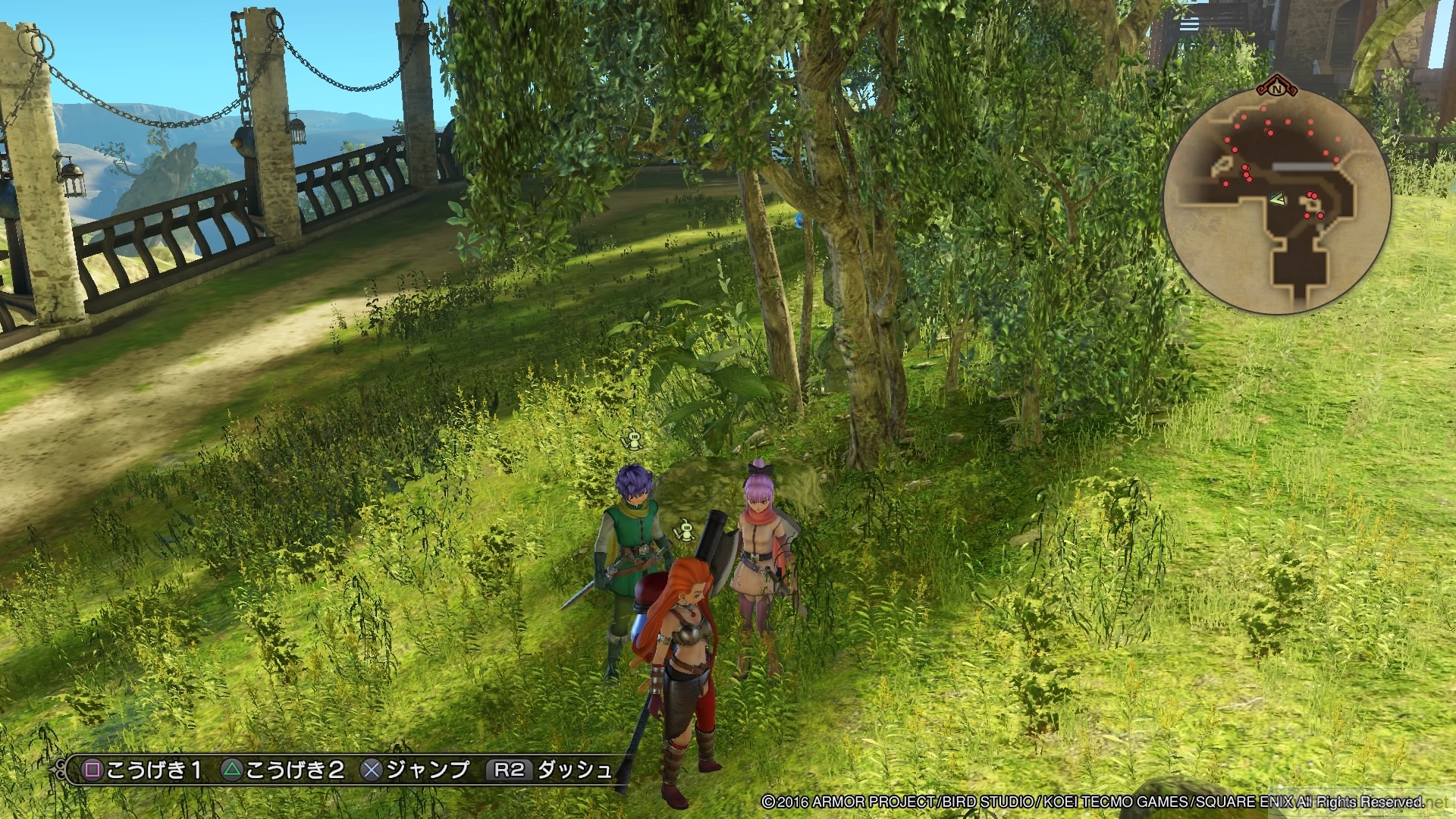Click the compass N marker above the minimap

[x=1276, y=89]
